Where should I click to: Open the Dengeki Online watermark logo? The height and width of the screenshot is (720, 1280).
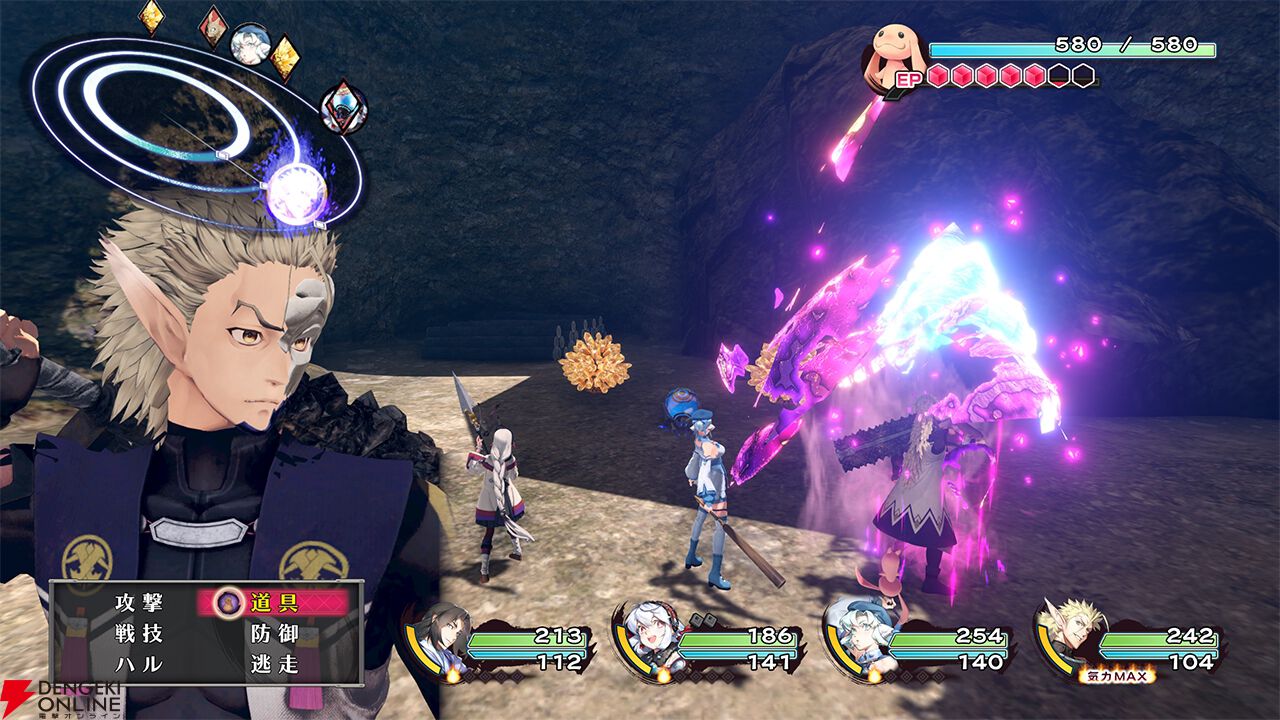tap(62, 699)
